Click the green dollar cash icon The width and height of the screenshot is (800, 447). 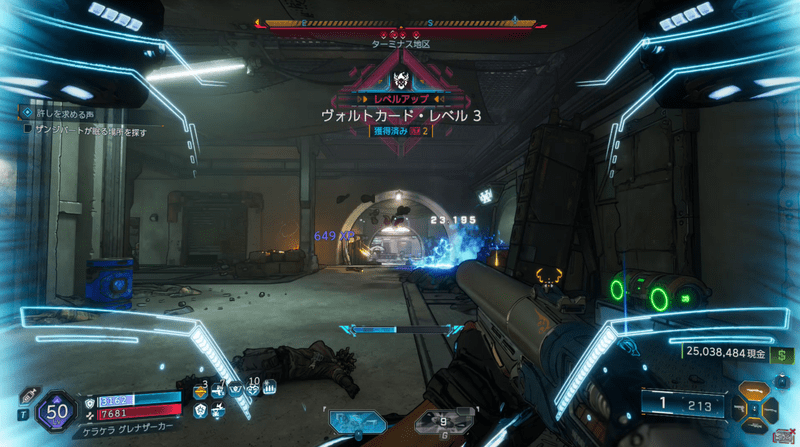point(777,351)
